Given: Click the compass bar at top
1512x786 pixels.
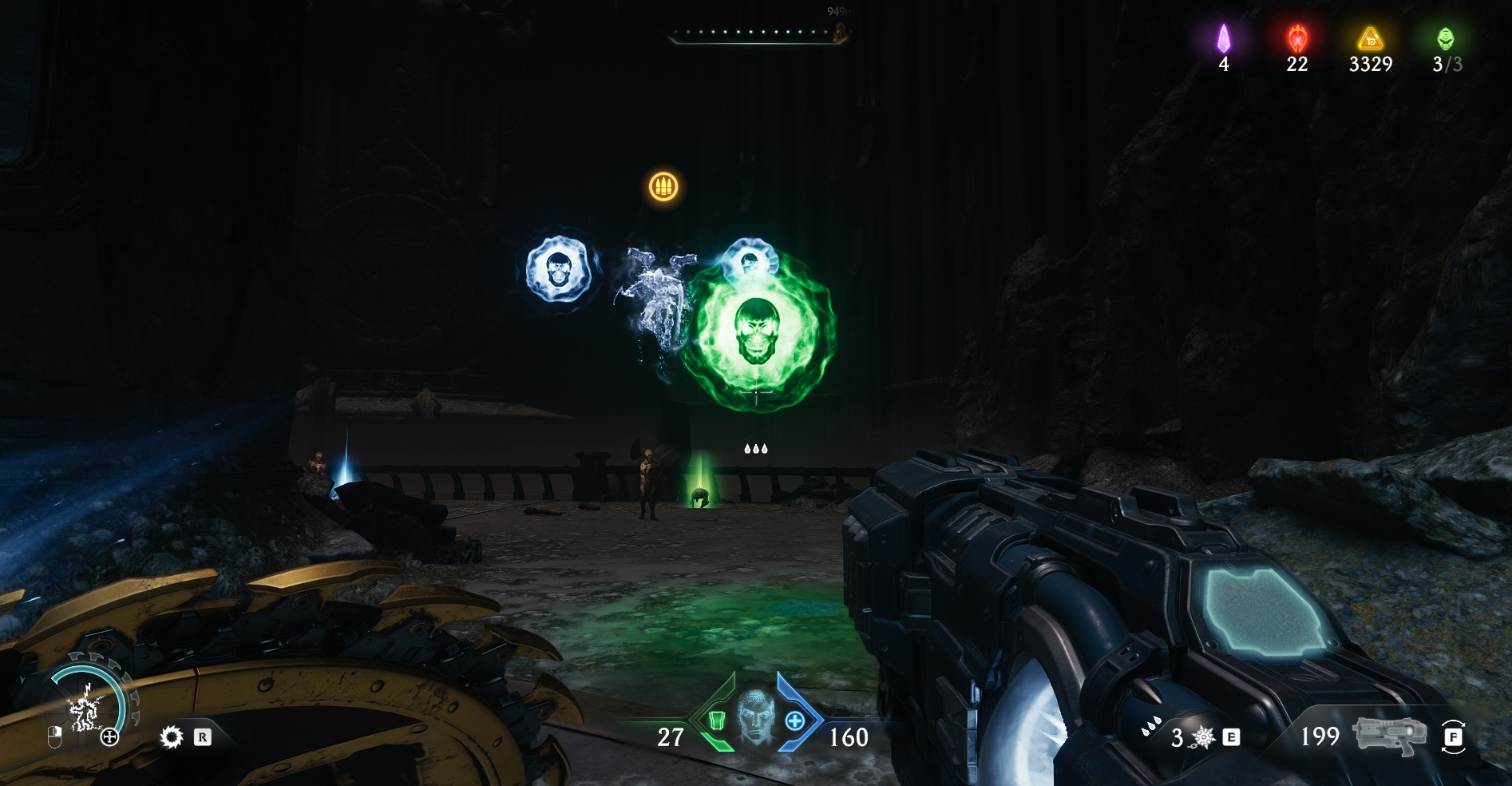Looking at the screenshot, I should point(755,34).
